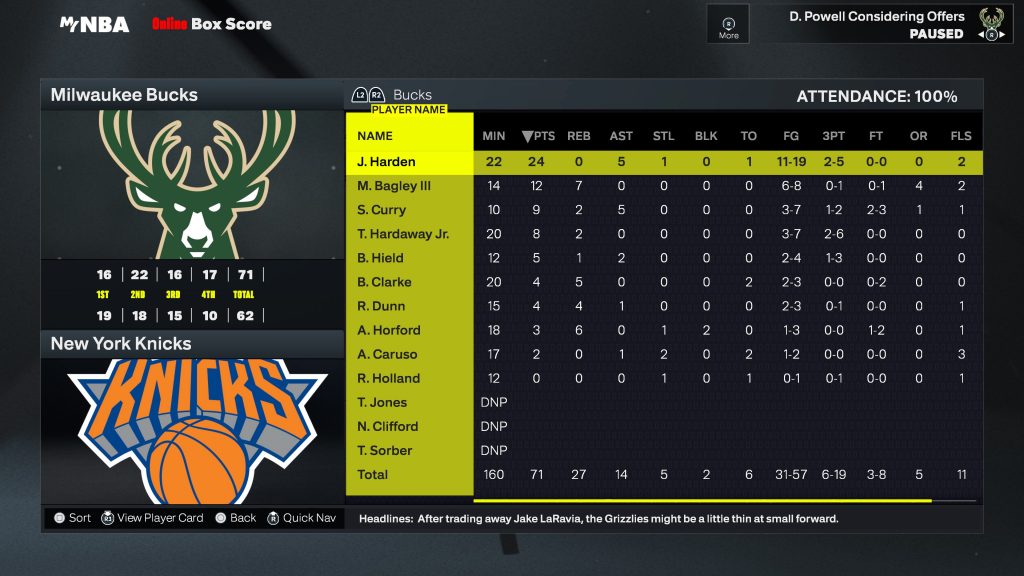Choose S. Curry in the box score
The image size is (1024, 576).
pyautogui.click(x=381, y=210)
